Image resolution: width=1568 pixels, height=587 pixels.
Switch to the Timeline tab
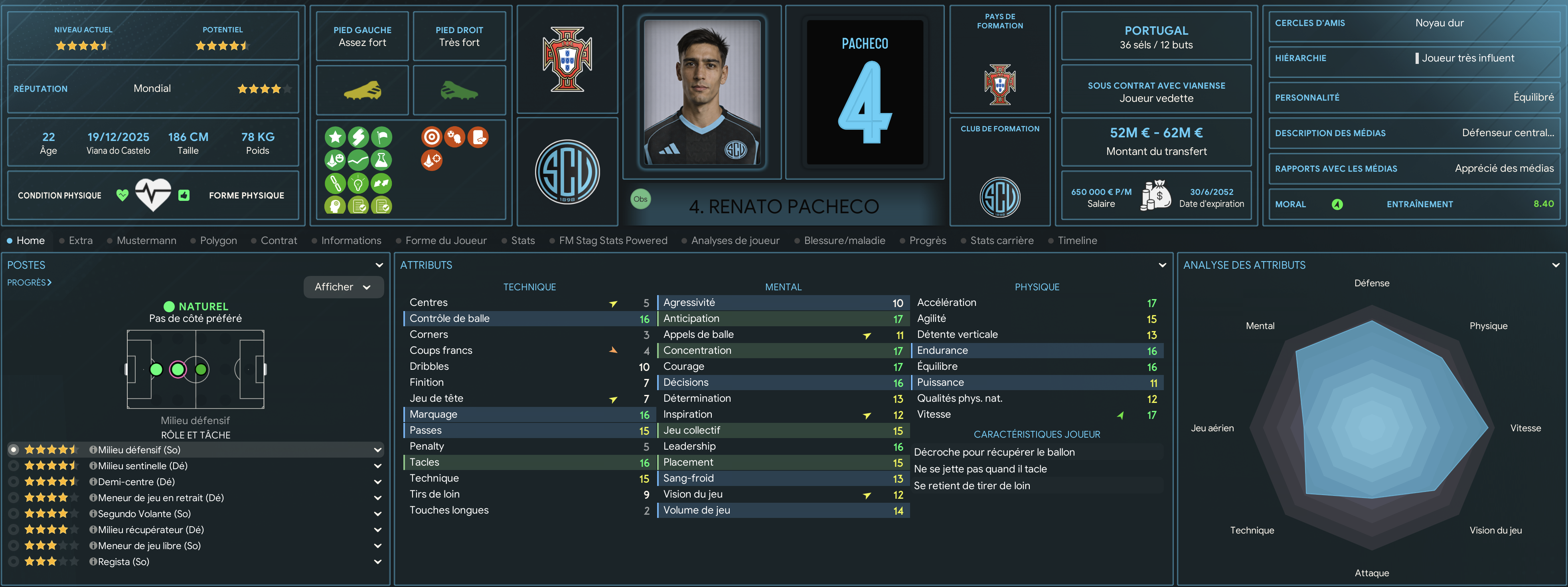1077,240
